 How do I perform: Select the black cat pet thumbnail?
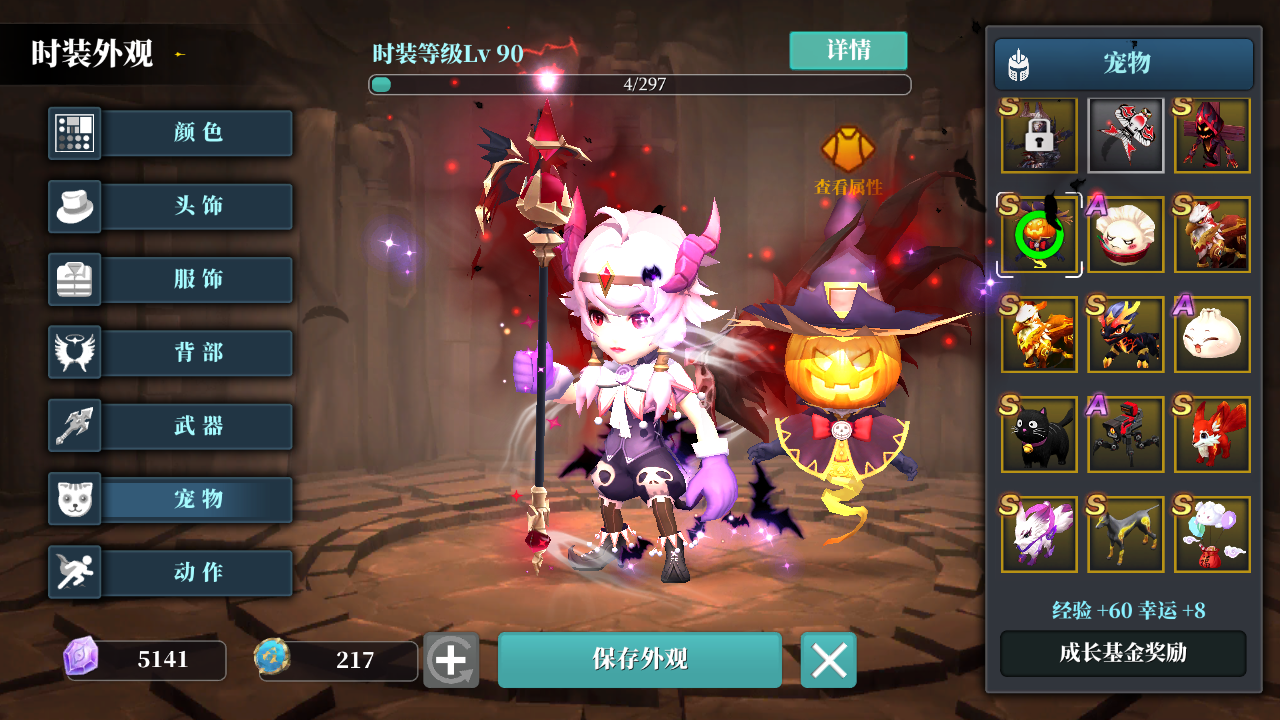[1039, 434]
